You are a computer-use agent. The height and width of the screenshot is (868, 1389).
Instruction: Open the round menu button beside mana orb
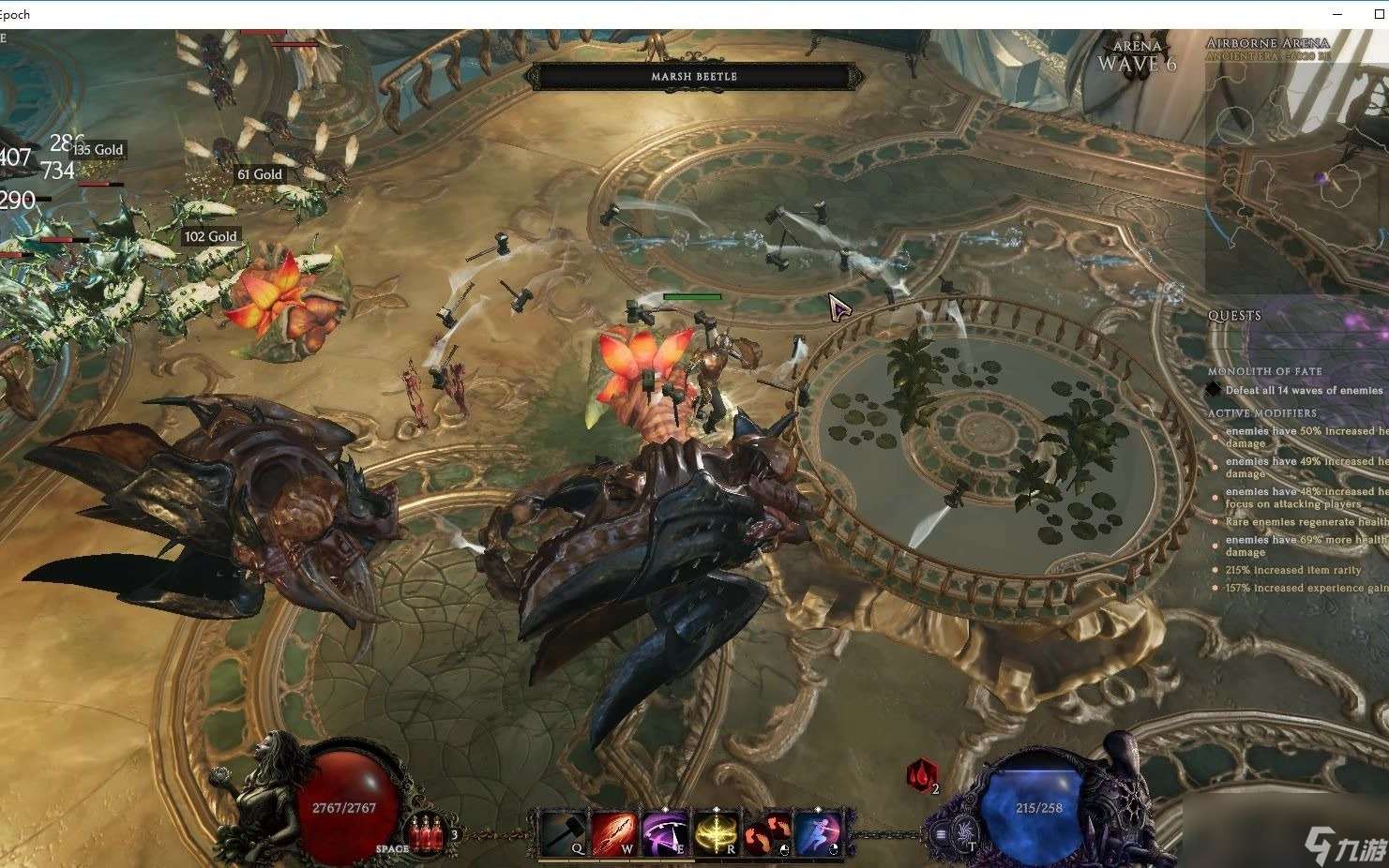tap(941, 834)
